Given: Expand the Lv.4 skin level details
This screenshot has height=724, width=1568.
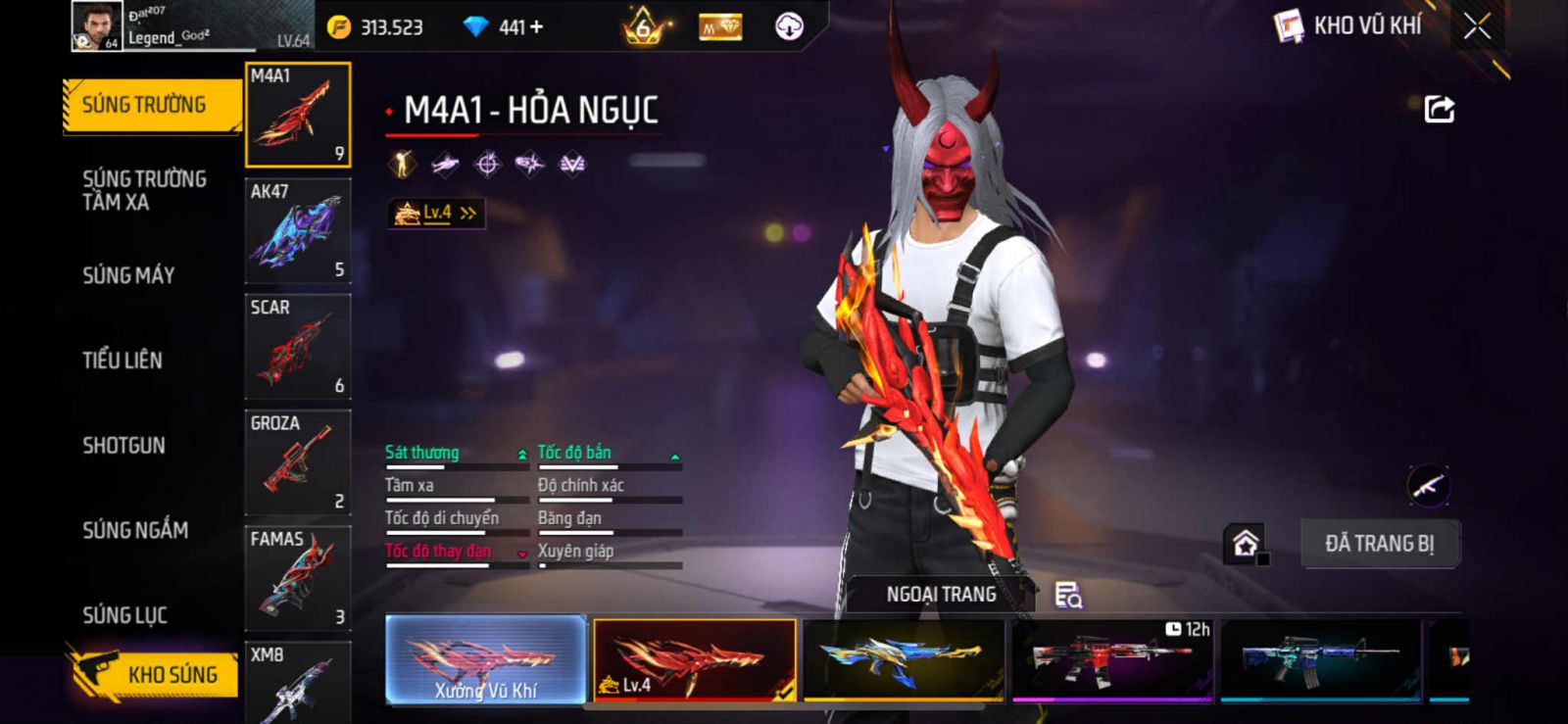Looking at the screenshot, I should tap(436, 213).
